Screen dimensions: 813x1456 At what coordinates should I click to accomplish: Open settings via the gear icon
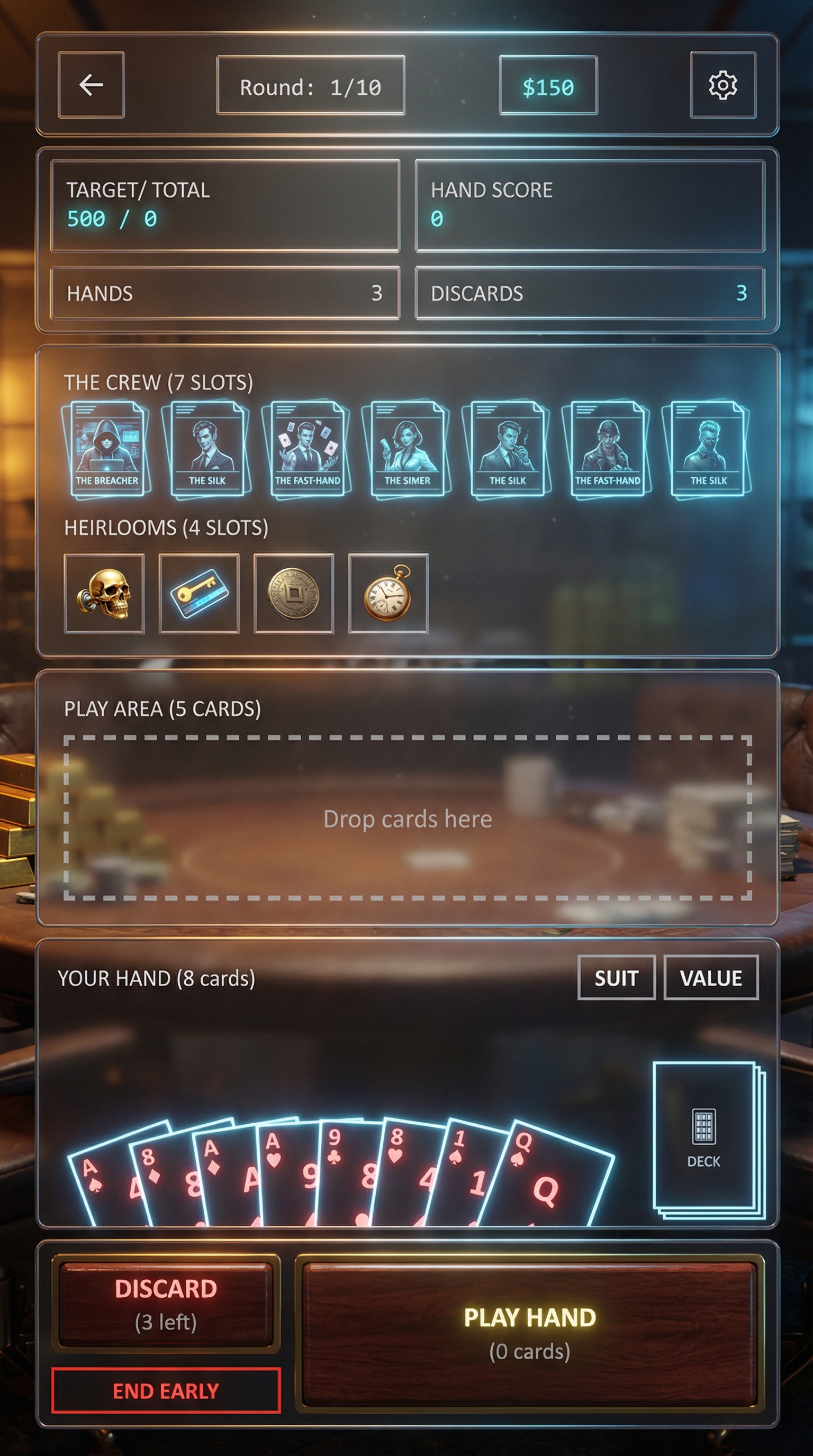[x=722, y=85]
